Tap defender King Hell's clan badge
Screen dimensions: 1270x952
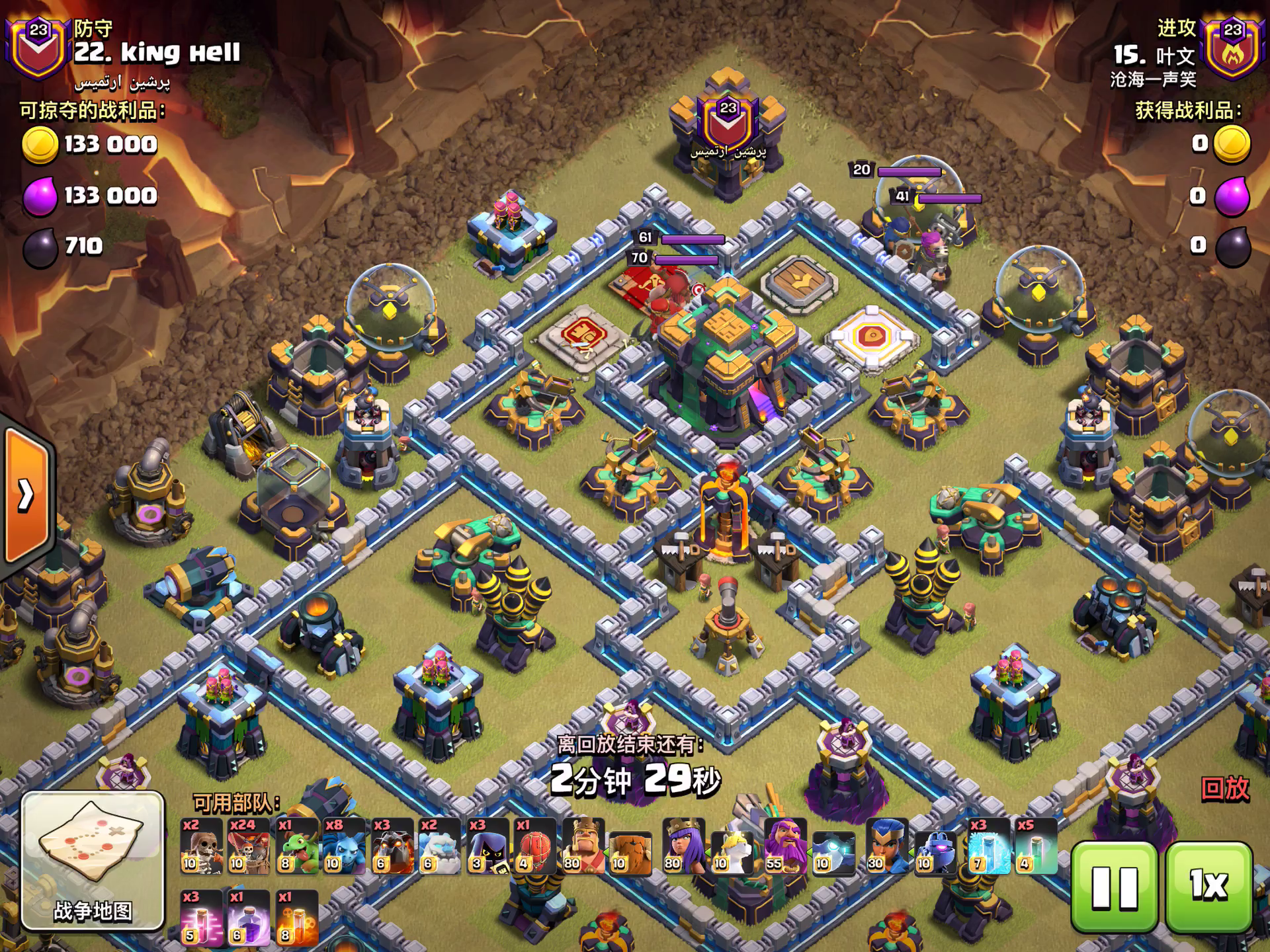tap(38, 48)
